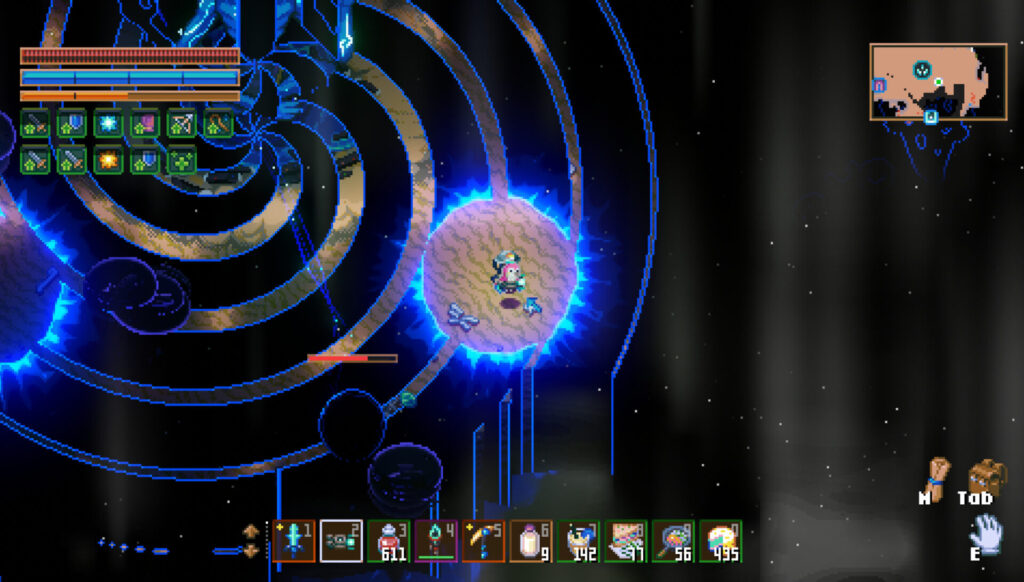The image size is (1024, 582).
Task: View the green plus regeneration buff icon
Action: (x=181, y=160)
